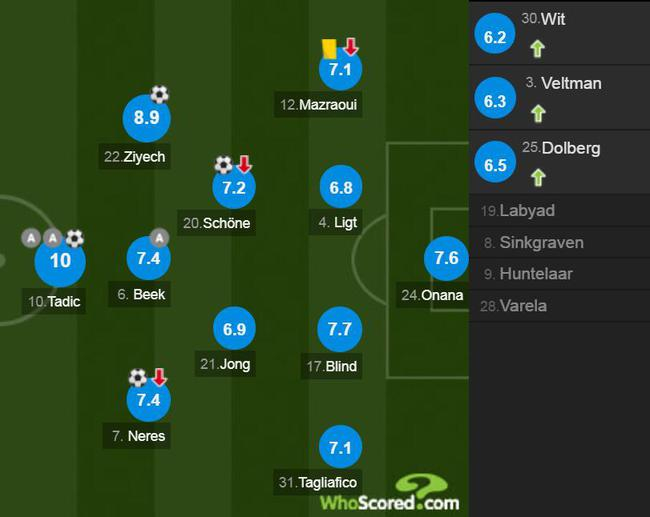Screen dimensions: 650x517
Task: Select Tadic's 10 rating bubble
Action: tap(60, 262)
